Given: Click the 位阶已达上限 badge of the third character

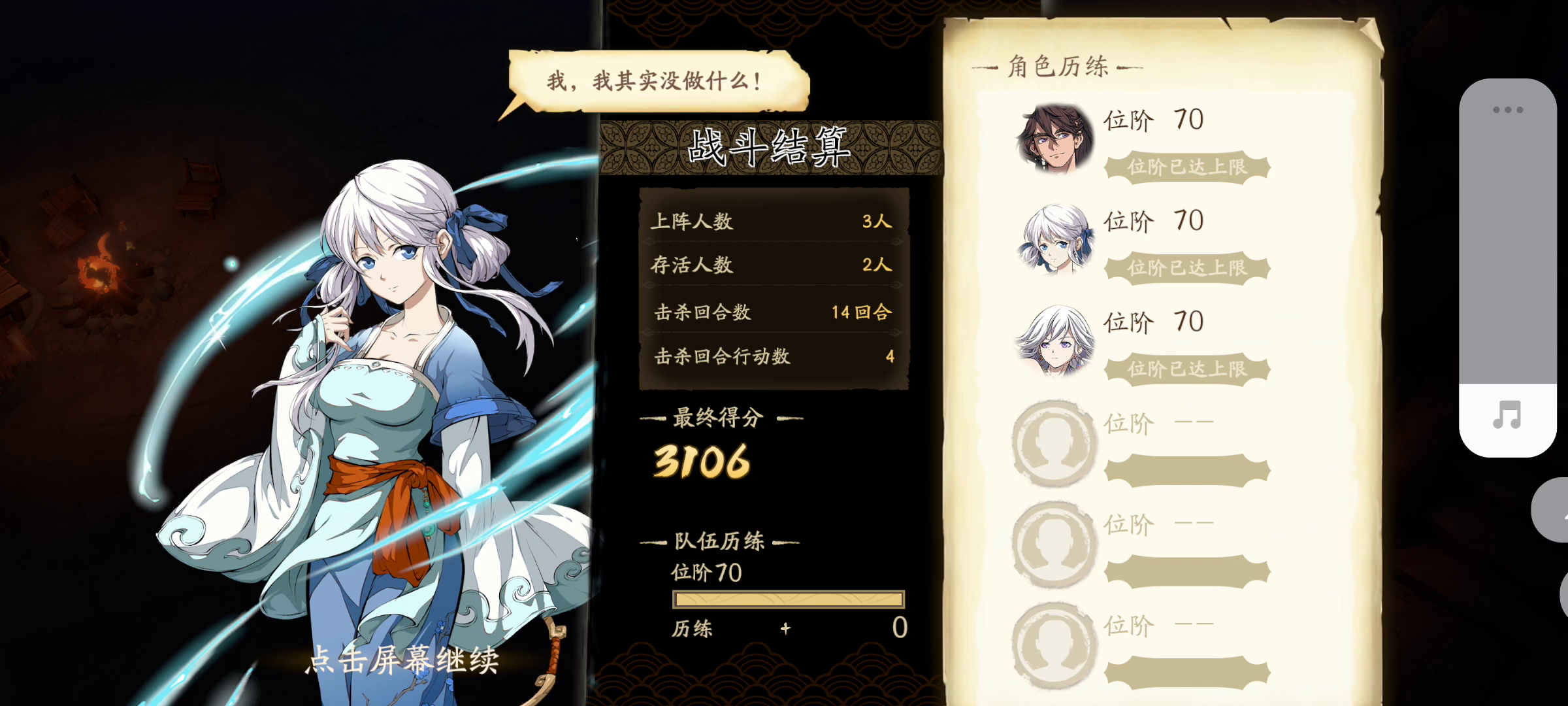Looking at the screenshot, I should pos(1186,369).
